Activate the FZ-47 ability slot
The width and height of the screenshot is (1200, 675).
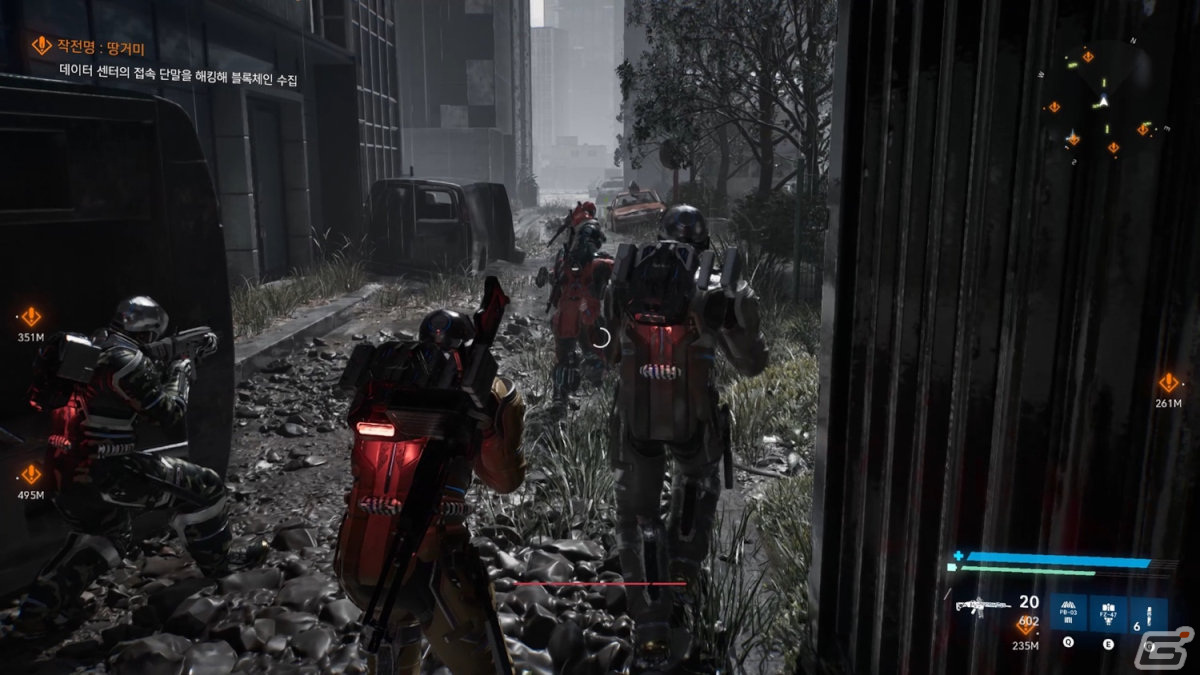1108,614
